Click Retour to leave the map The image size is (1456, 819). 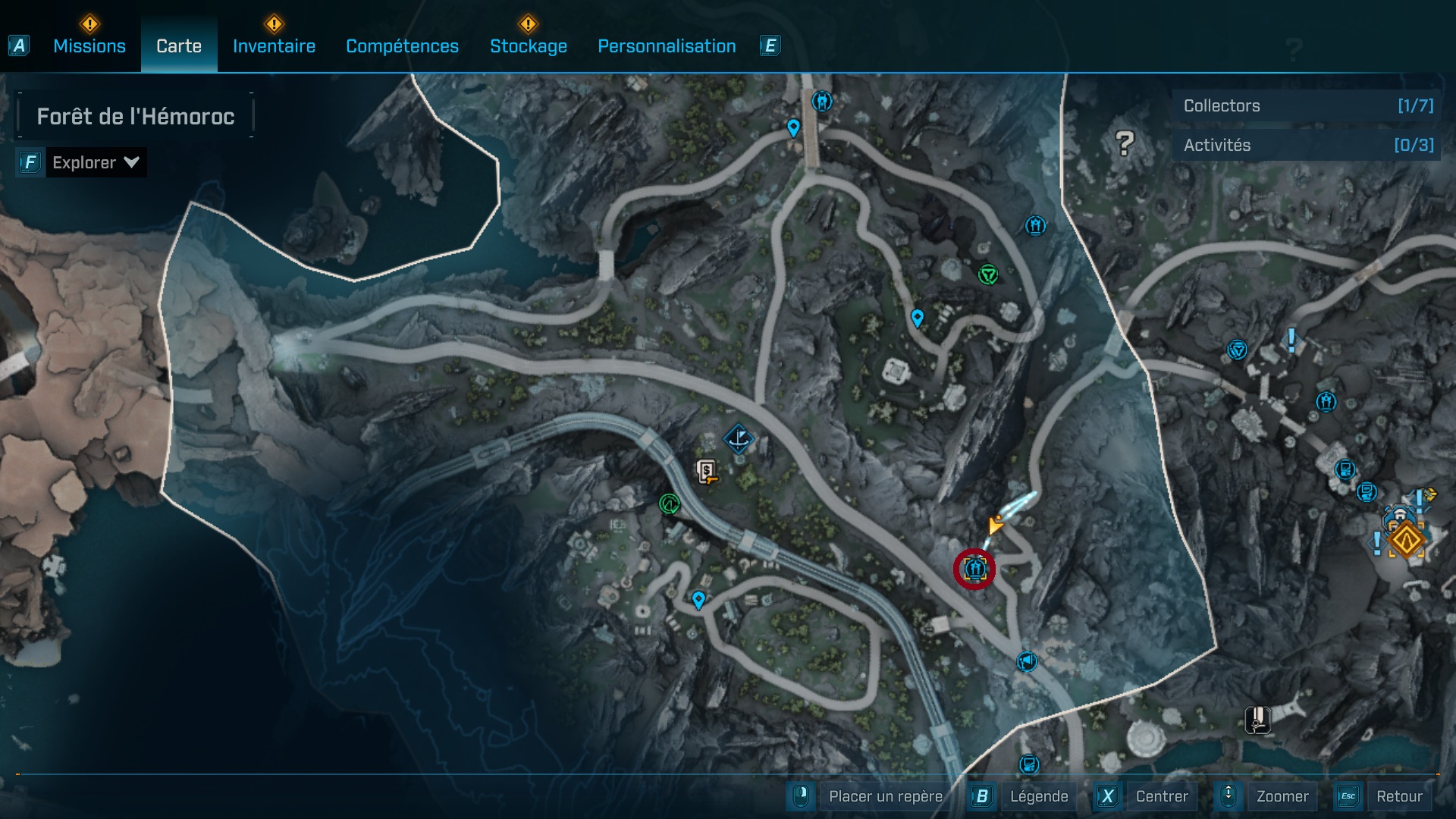1398,796
